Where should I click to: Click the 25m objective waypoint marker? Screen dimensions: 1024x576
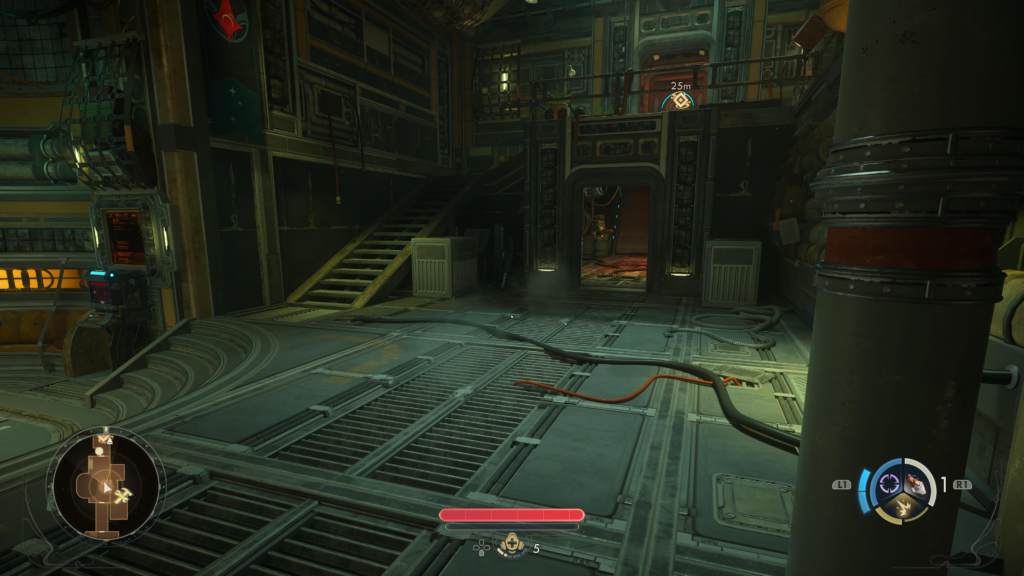pos(680,101)
